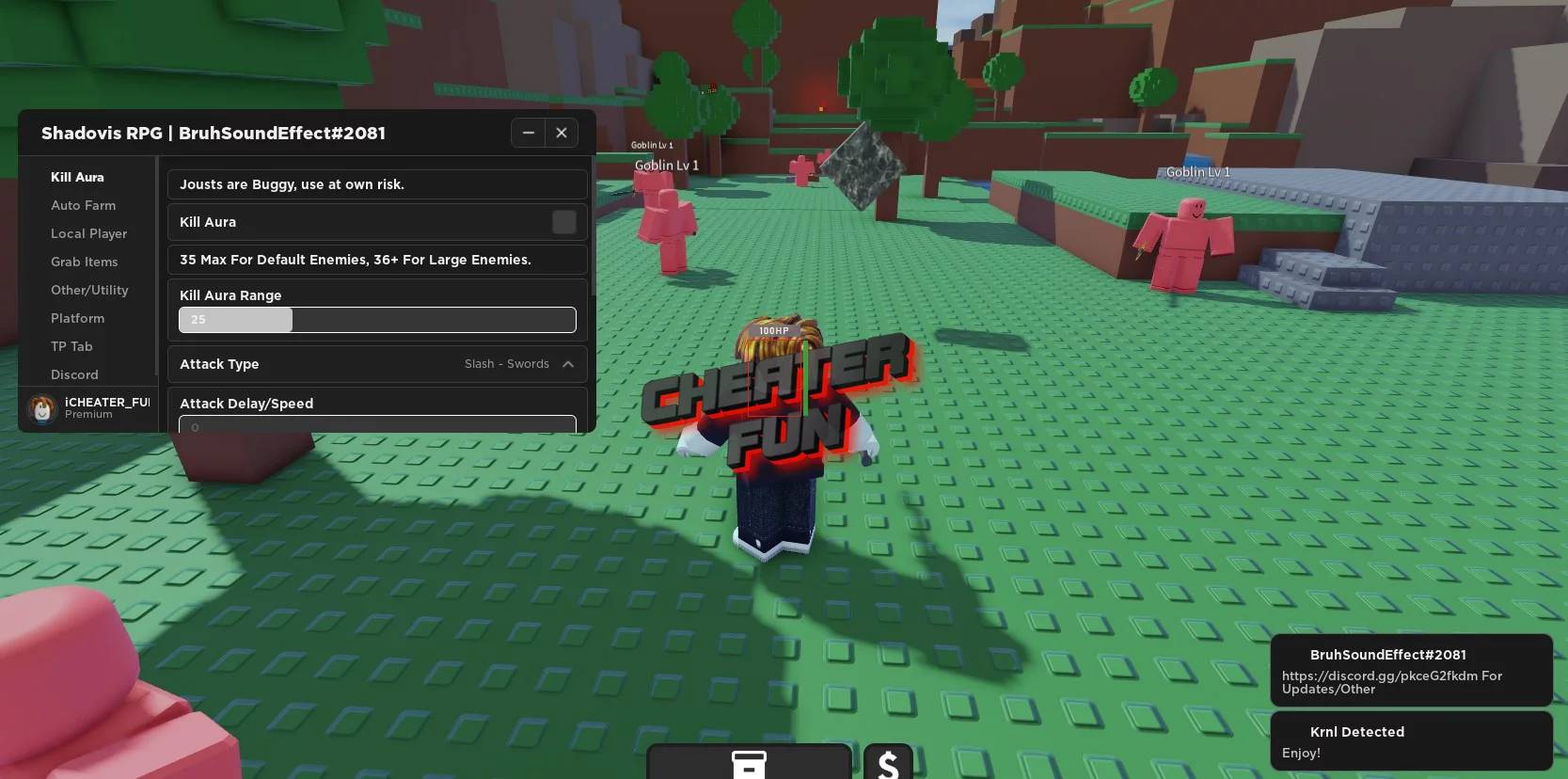Click the dollar sign currency icon

[887, 764]
